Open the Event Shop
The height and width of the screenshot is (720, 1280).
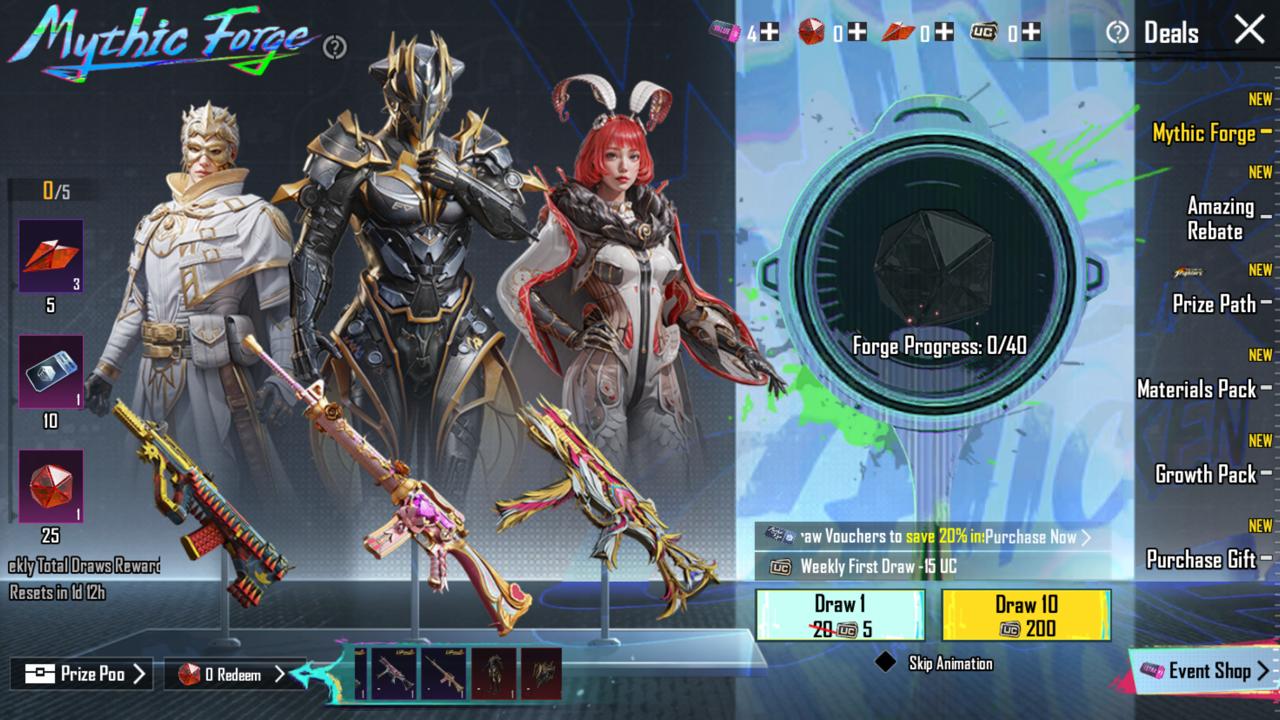coord(1205,671)
